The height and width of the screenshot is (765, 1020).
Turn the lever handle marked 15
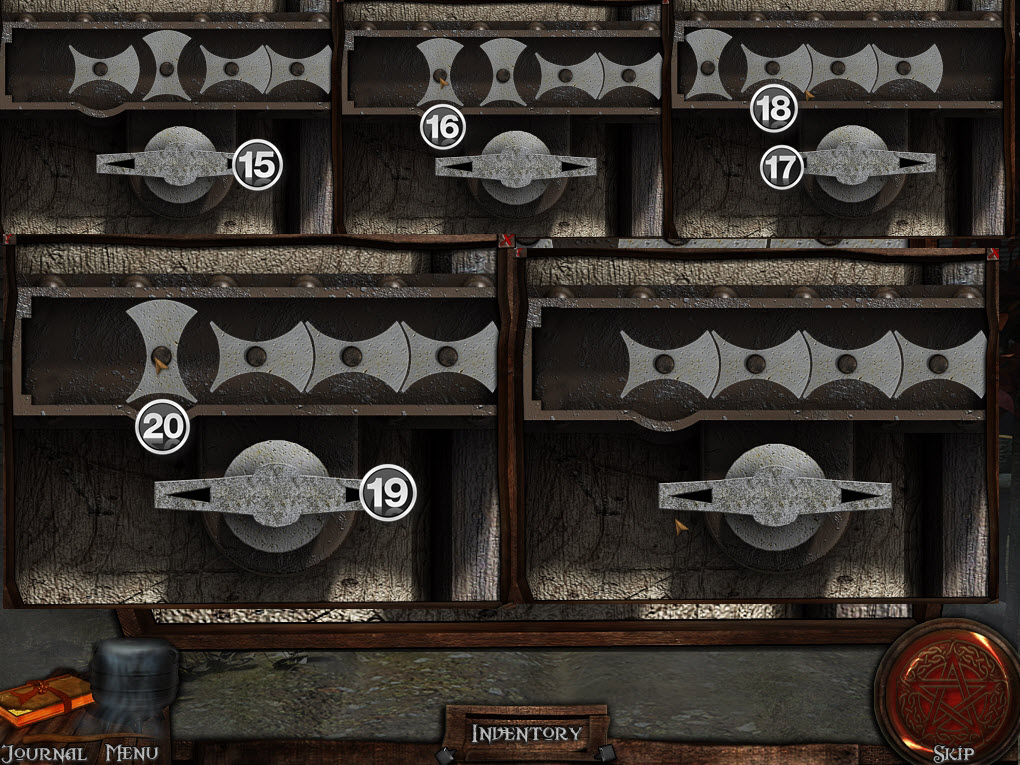(x=176, y=163)
